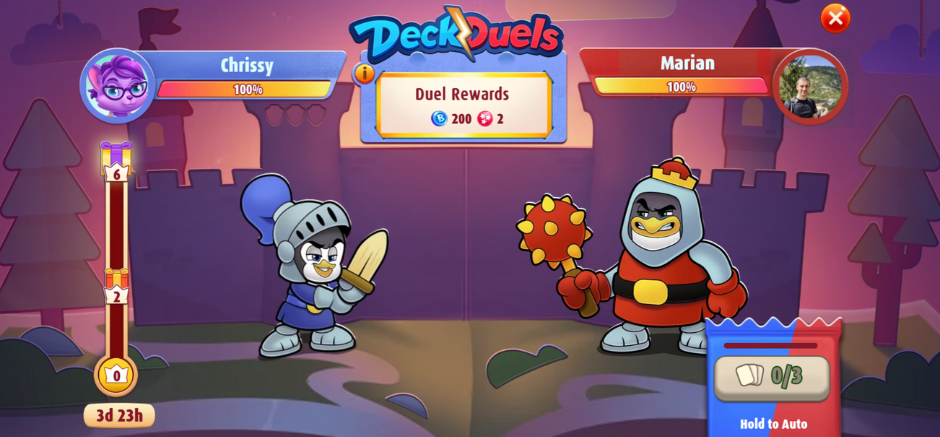
Task: View Marian's profile photo
Action: pyautogui.click(x=809, y=86)
